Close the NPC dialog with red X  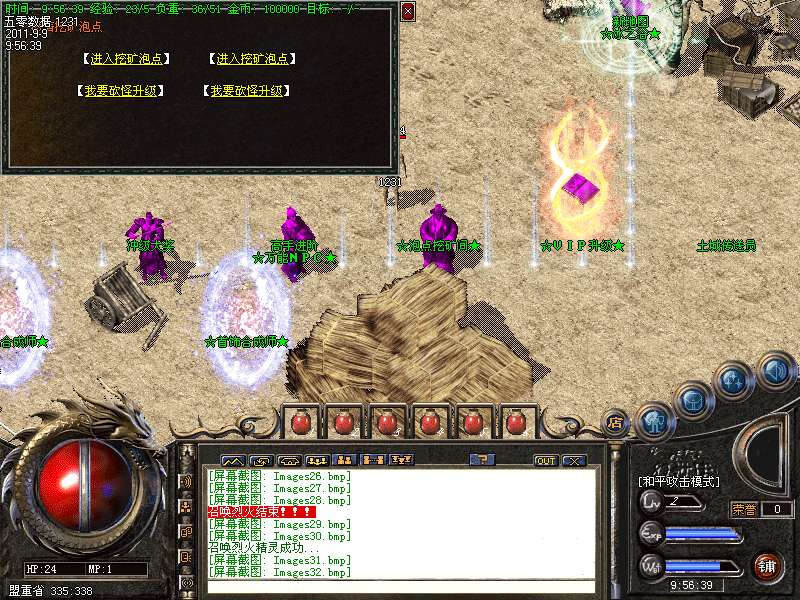(407, 12)
